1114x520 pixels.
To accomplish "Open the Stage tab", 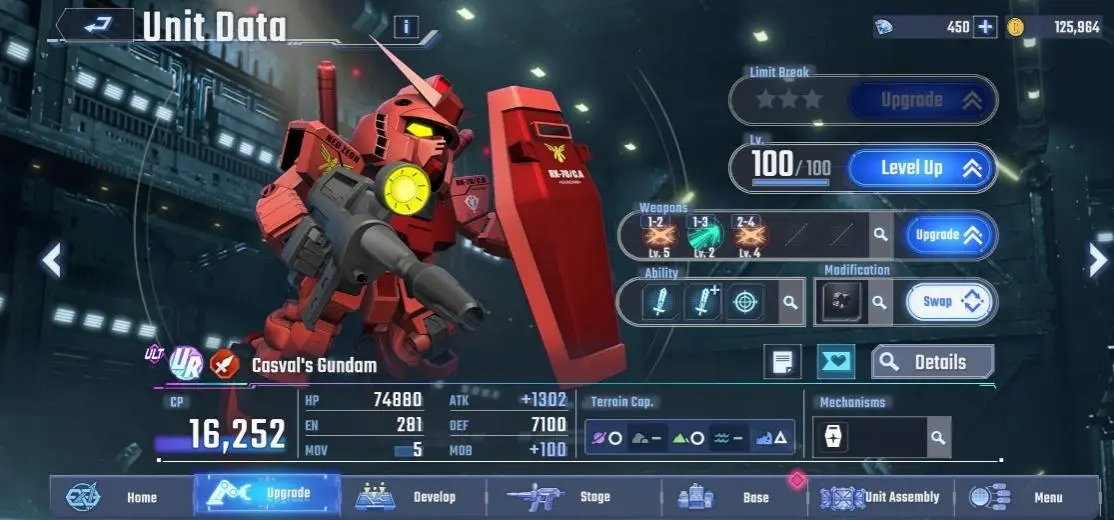I will click(x=572, y=497).
